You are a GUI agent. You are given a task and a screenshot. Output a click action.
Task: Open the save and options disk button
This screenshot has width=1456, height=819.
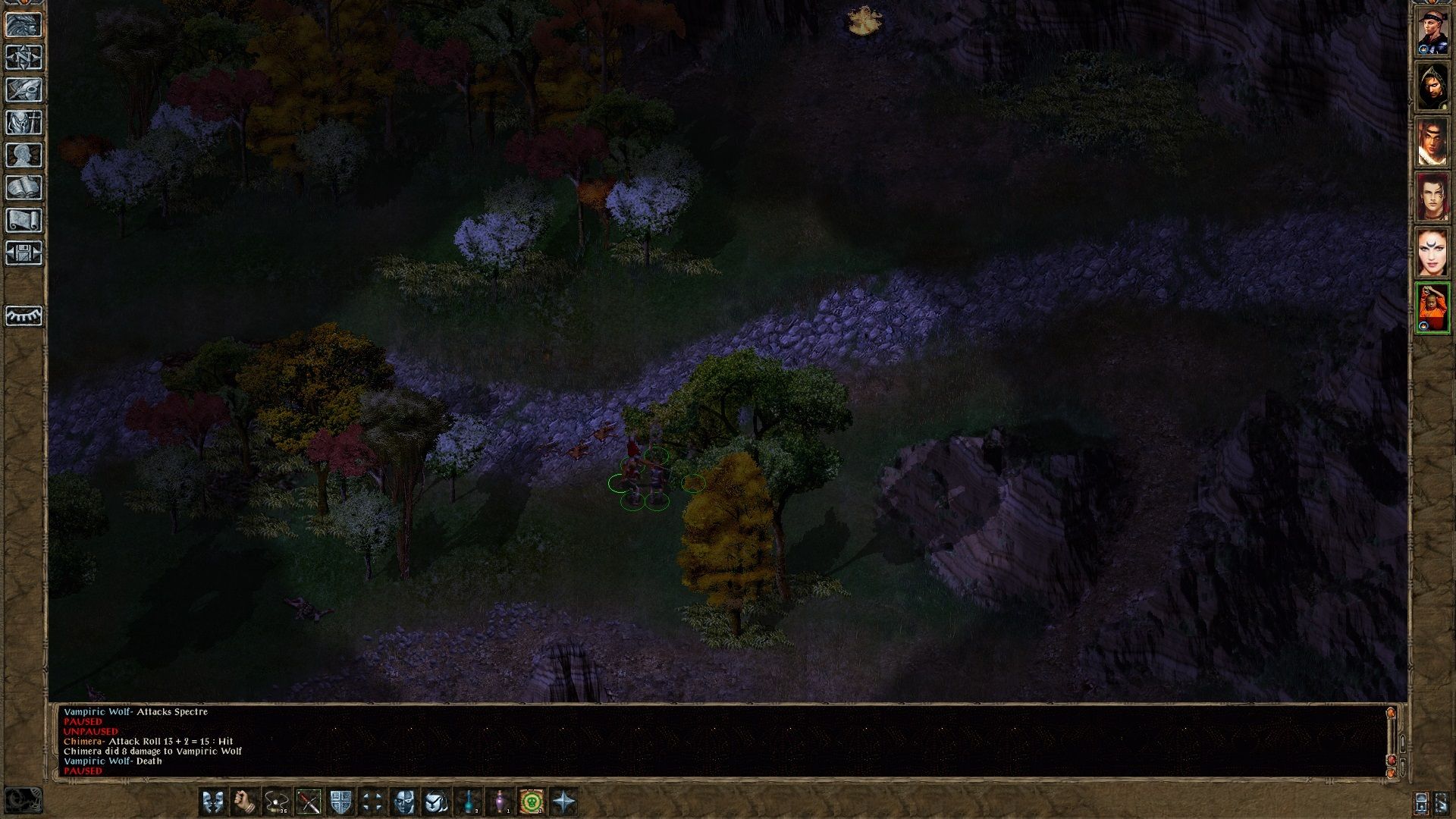point(24,253)
